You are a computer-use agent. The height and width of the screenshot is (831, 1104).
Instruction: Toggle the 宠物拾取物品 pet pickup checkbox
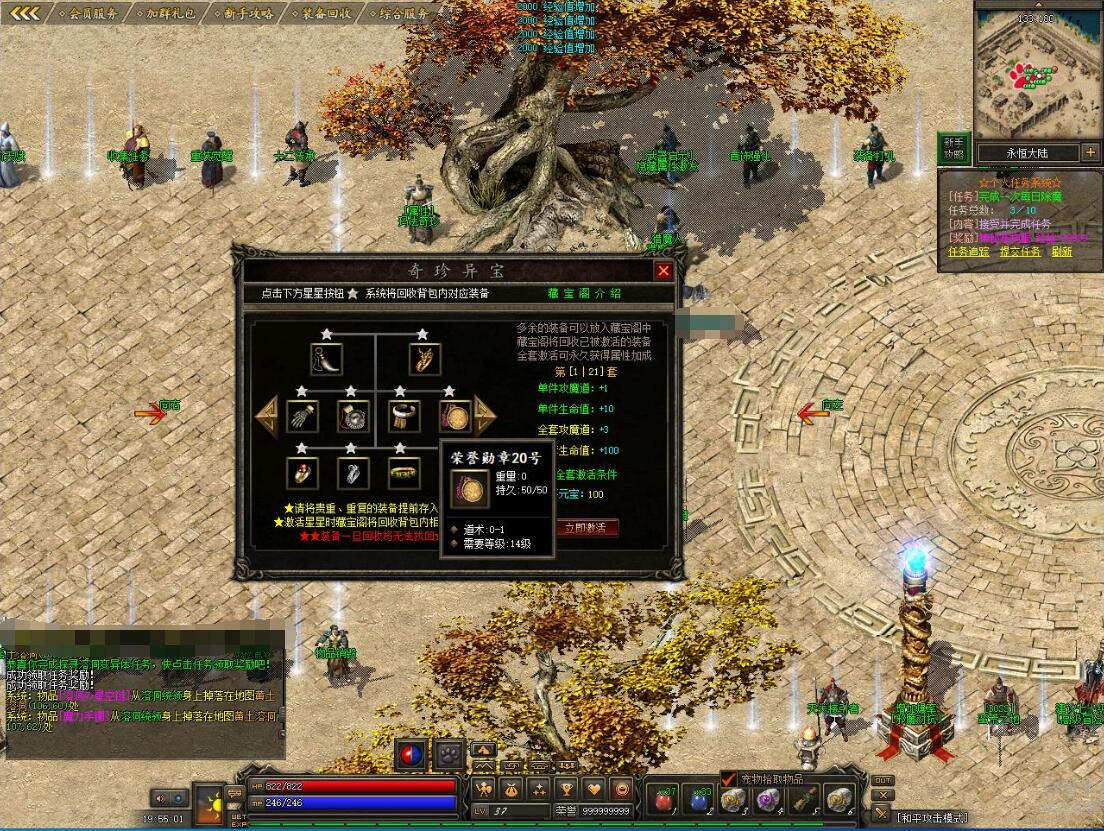[727, 779]
